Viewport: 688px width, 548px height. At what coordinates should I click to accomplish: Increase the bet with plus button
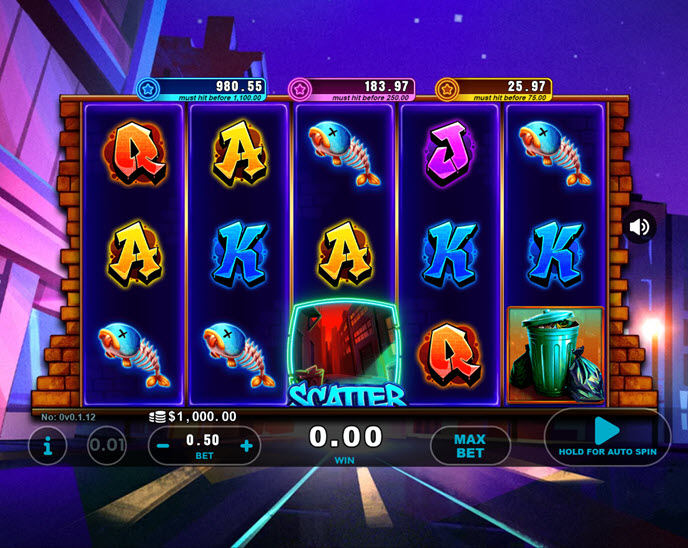coord(247,446)
